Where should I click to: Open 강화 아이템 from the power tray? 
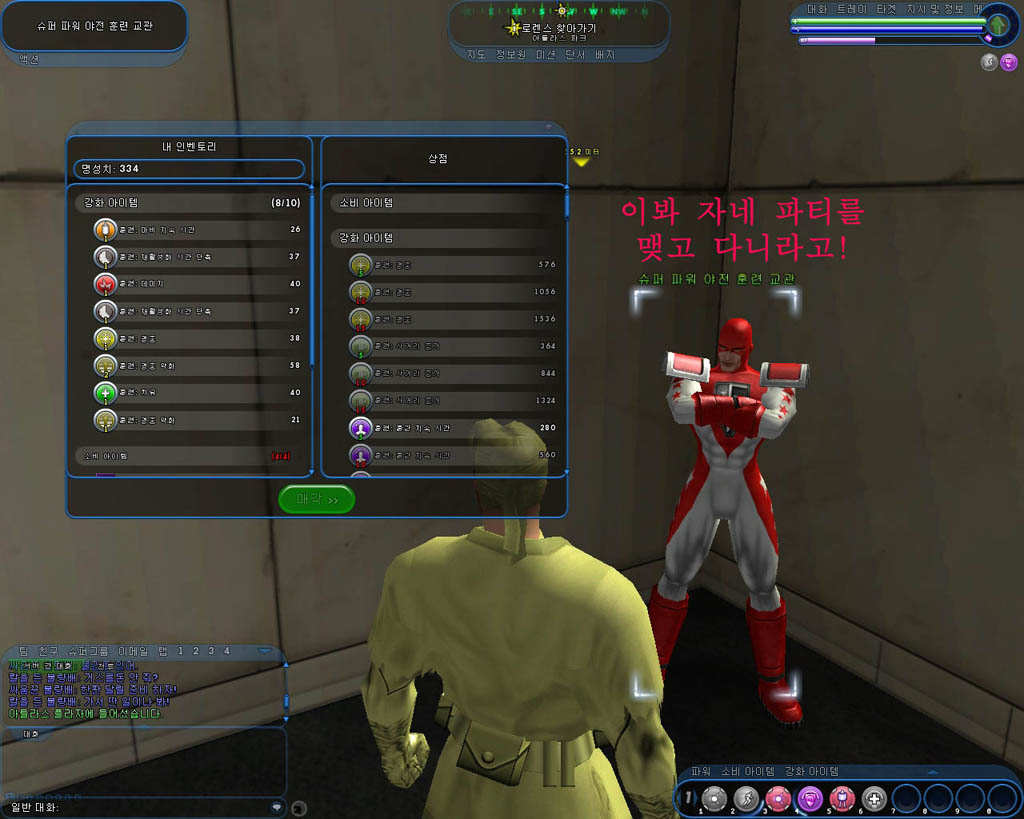808,771
